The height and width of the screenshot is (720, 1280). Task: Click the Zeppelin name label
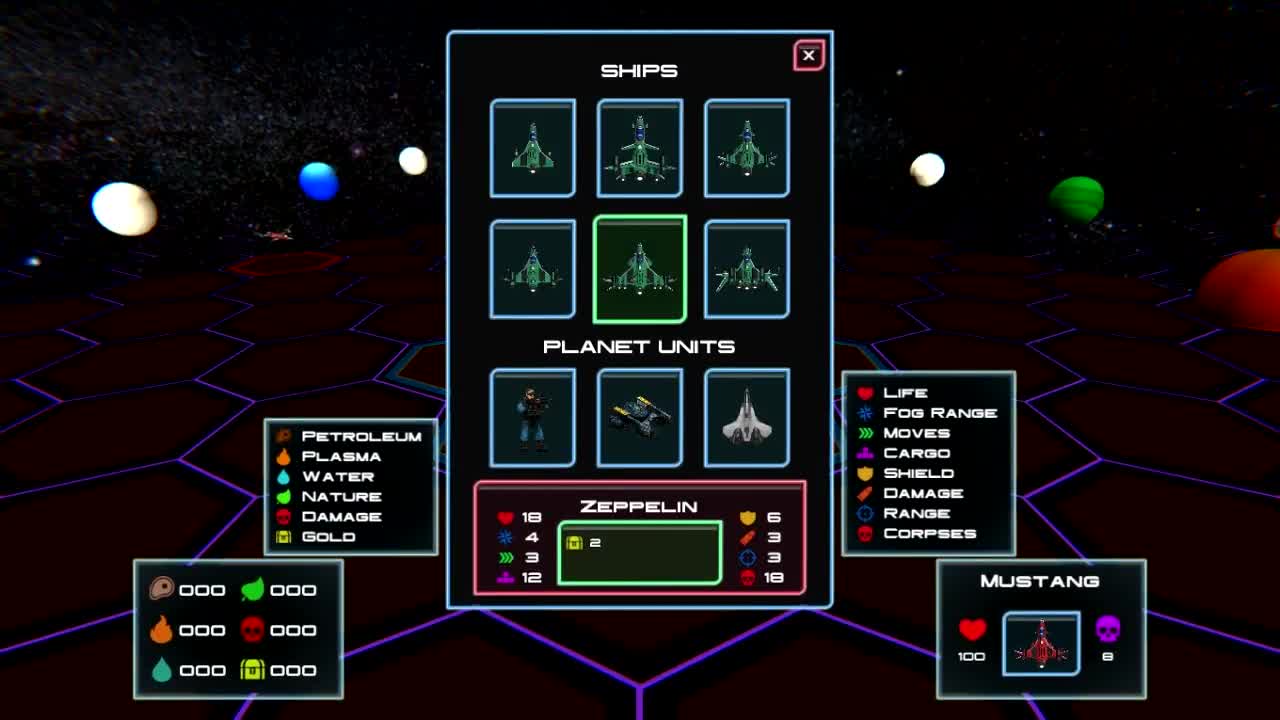(x=639, y=507)
